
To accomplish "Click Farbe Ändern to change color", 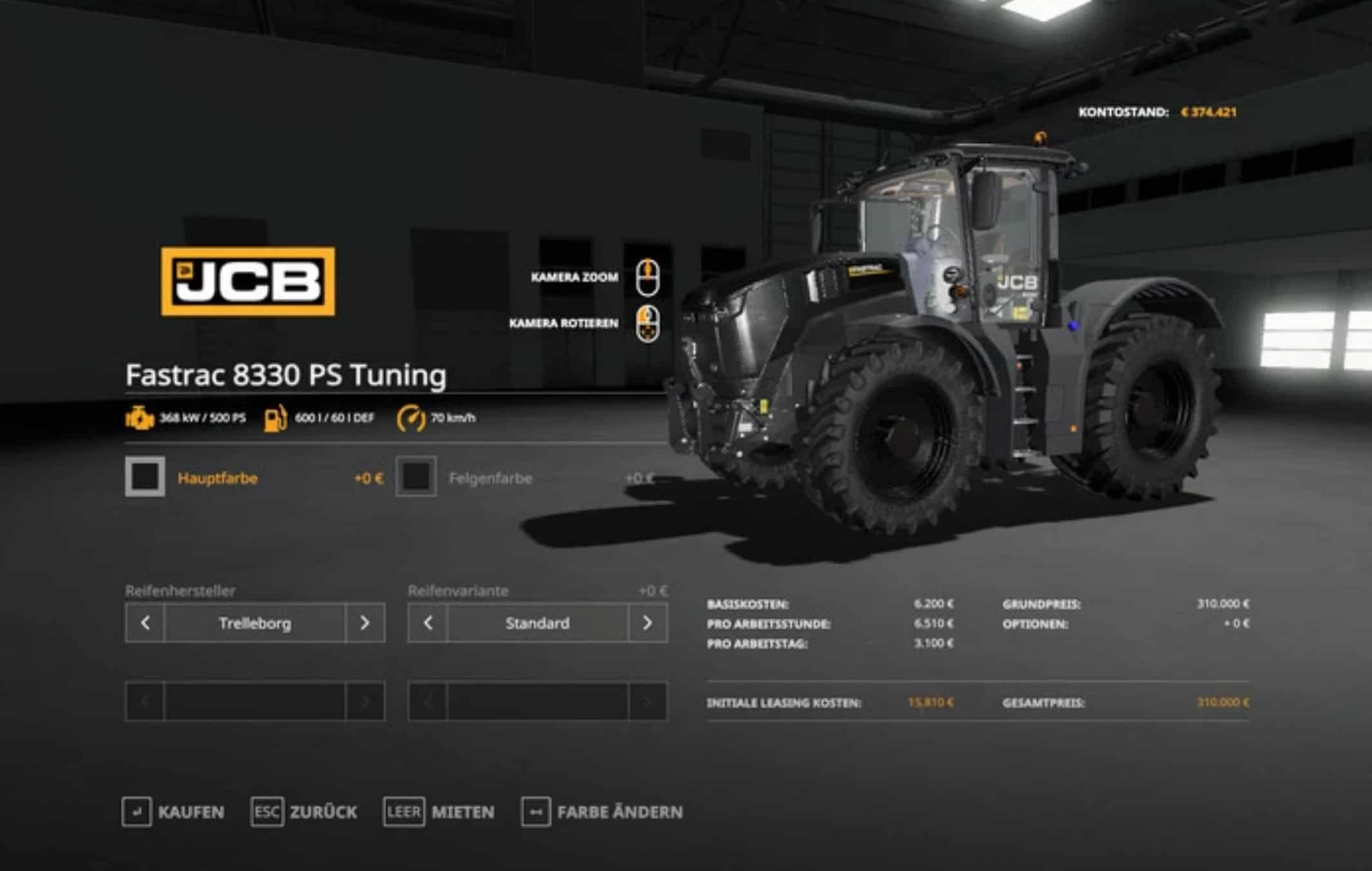I will (602, 812).
